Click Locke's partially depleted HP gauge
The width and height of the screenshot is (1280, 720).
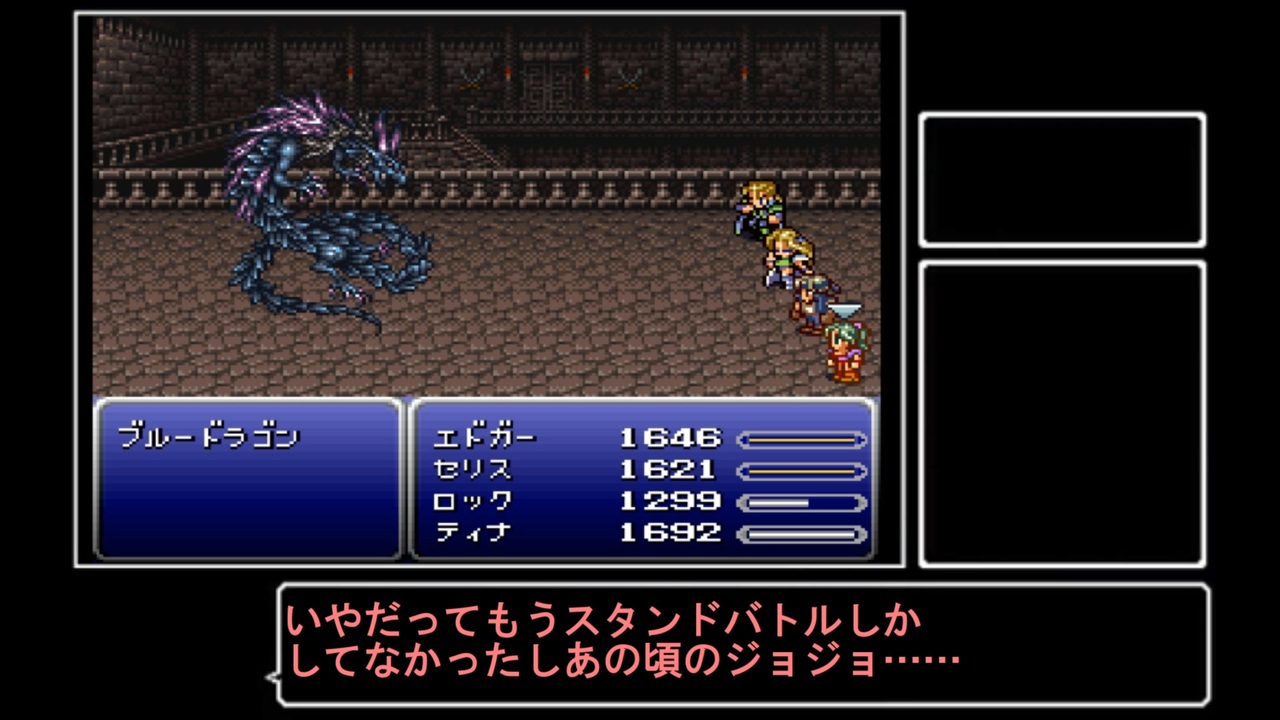[x=800, y=501]
